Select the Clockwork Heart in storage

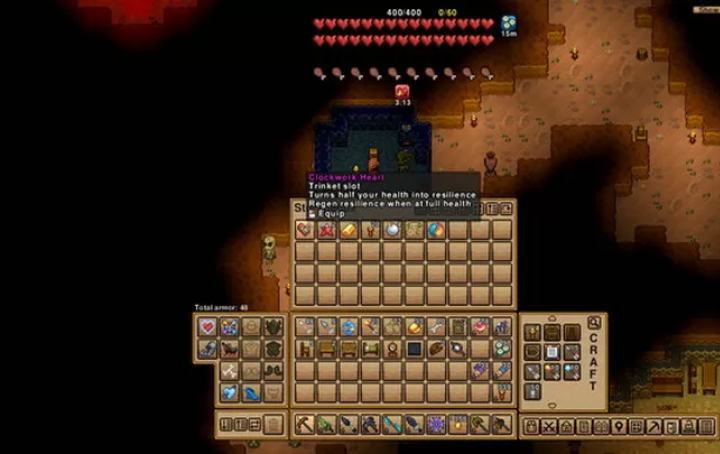pyautogui.click(x=305, y=230)
